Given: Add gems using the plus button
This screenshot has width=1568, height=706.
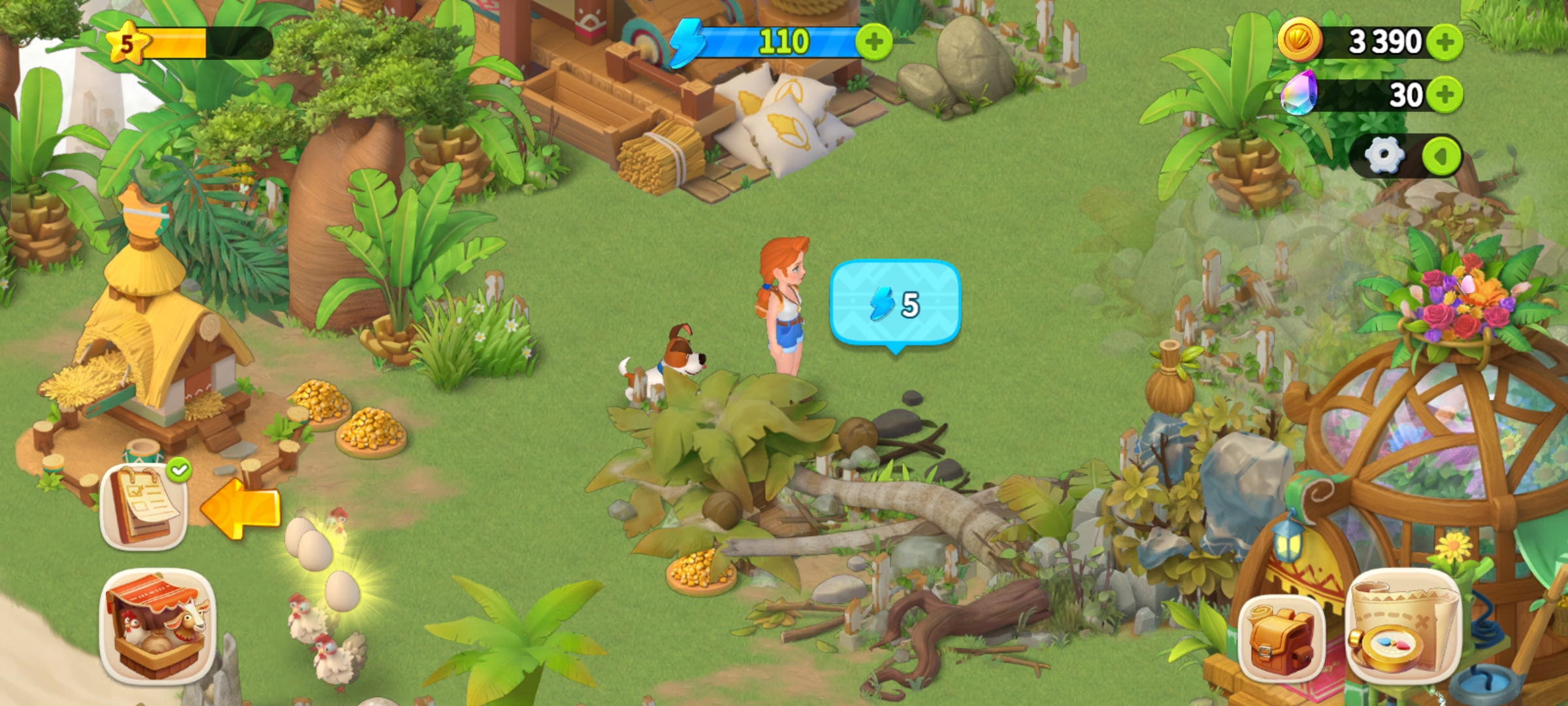Looking at the screenshot, I should pos(1445,95).
